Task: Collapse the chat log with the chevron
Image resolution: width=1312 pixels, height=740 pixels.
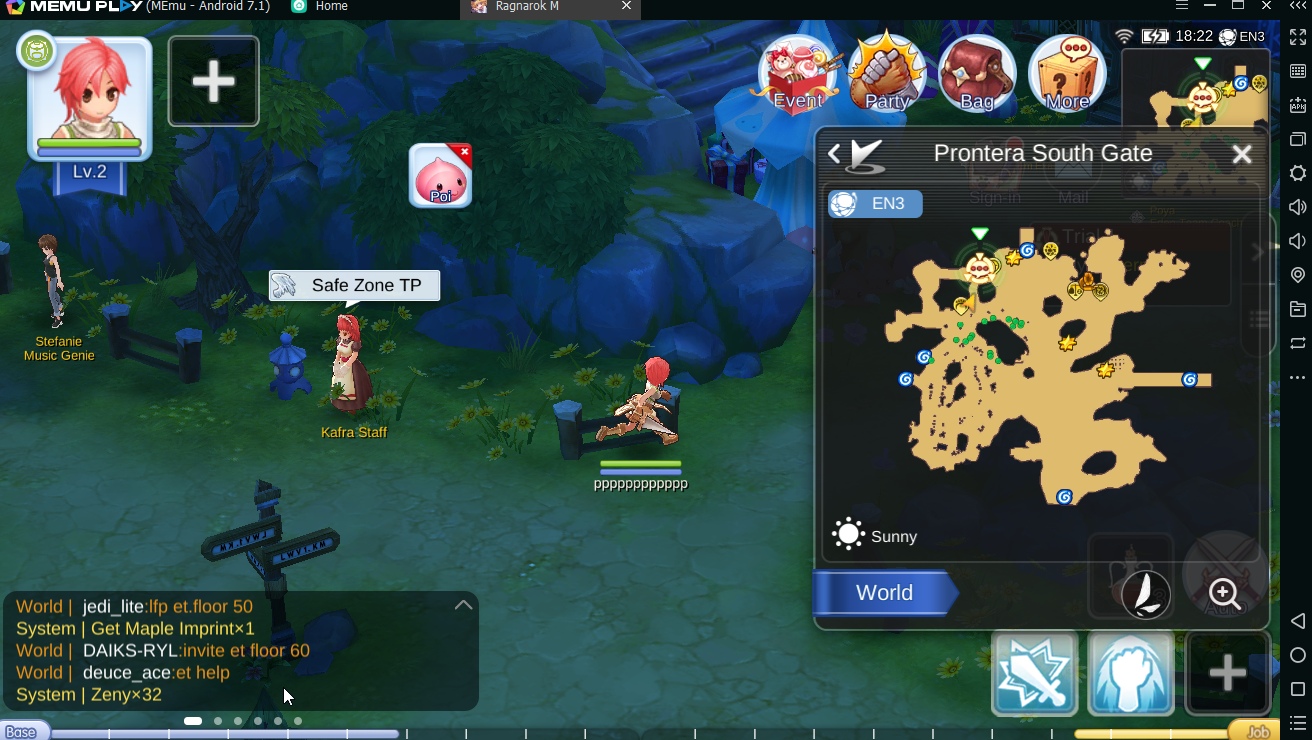Action: point(463,604)
